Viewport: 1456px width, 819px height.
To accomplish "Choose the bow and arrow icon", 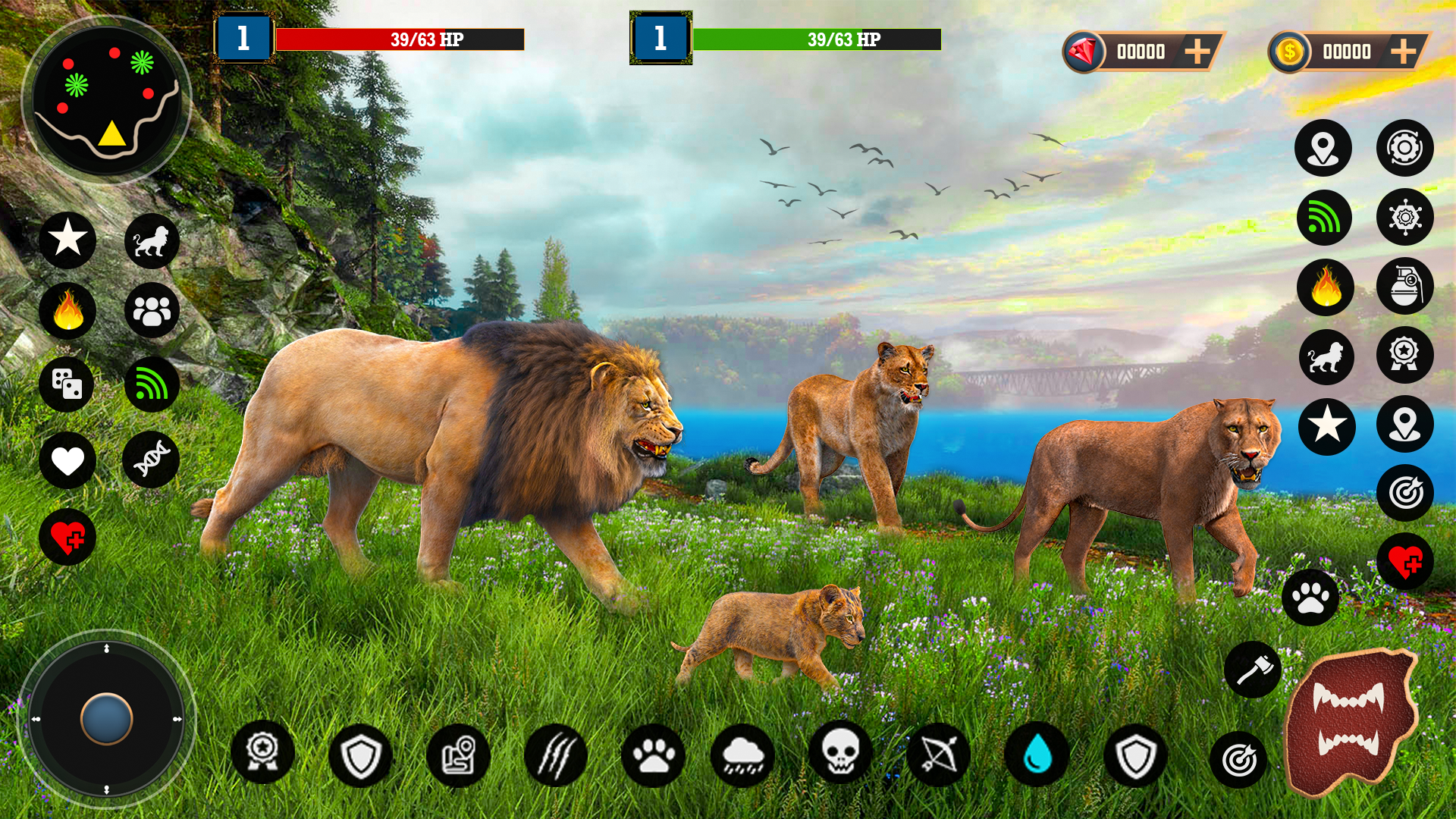I will pos(939,755).
